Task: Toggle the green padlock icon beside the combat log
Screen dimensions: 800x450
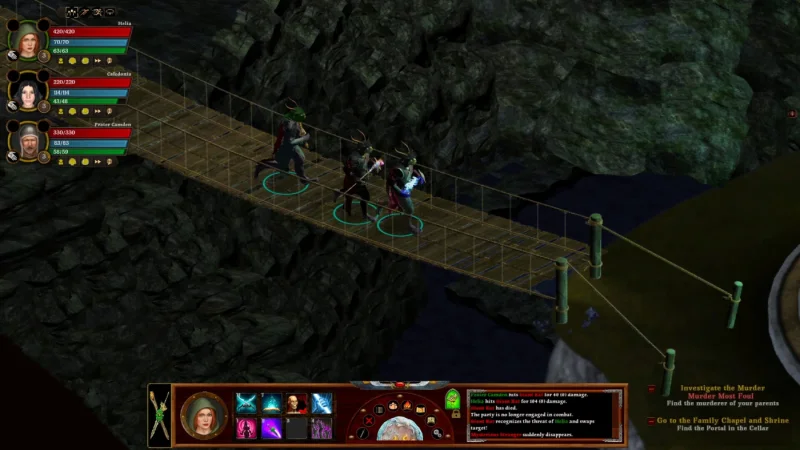Action: 452,398
